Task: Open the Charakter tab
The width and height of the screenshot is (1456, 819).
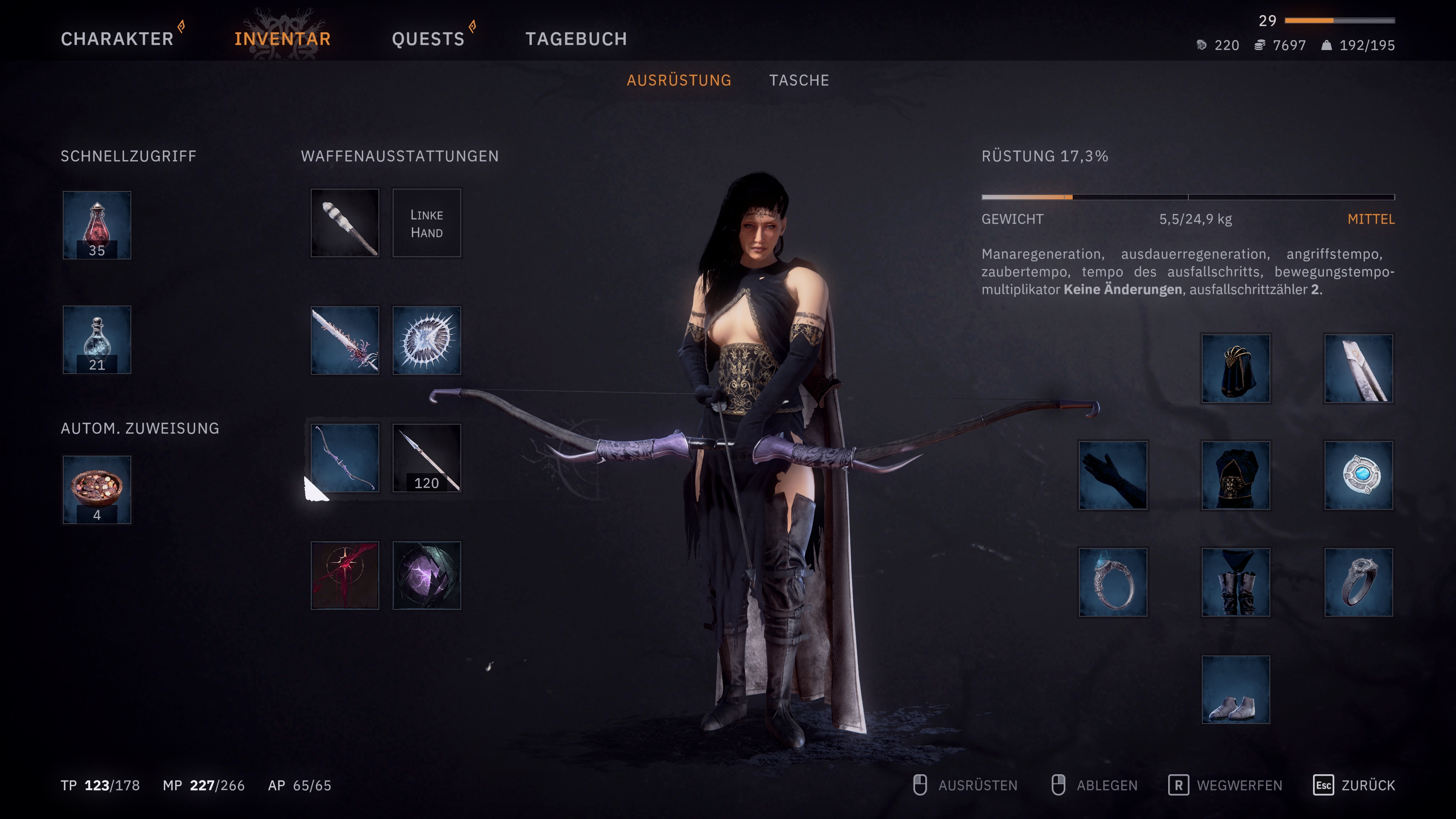Action: 117,39
